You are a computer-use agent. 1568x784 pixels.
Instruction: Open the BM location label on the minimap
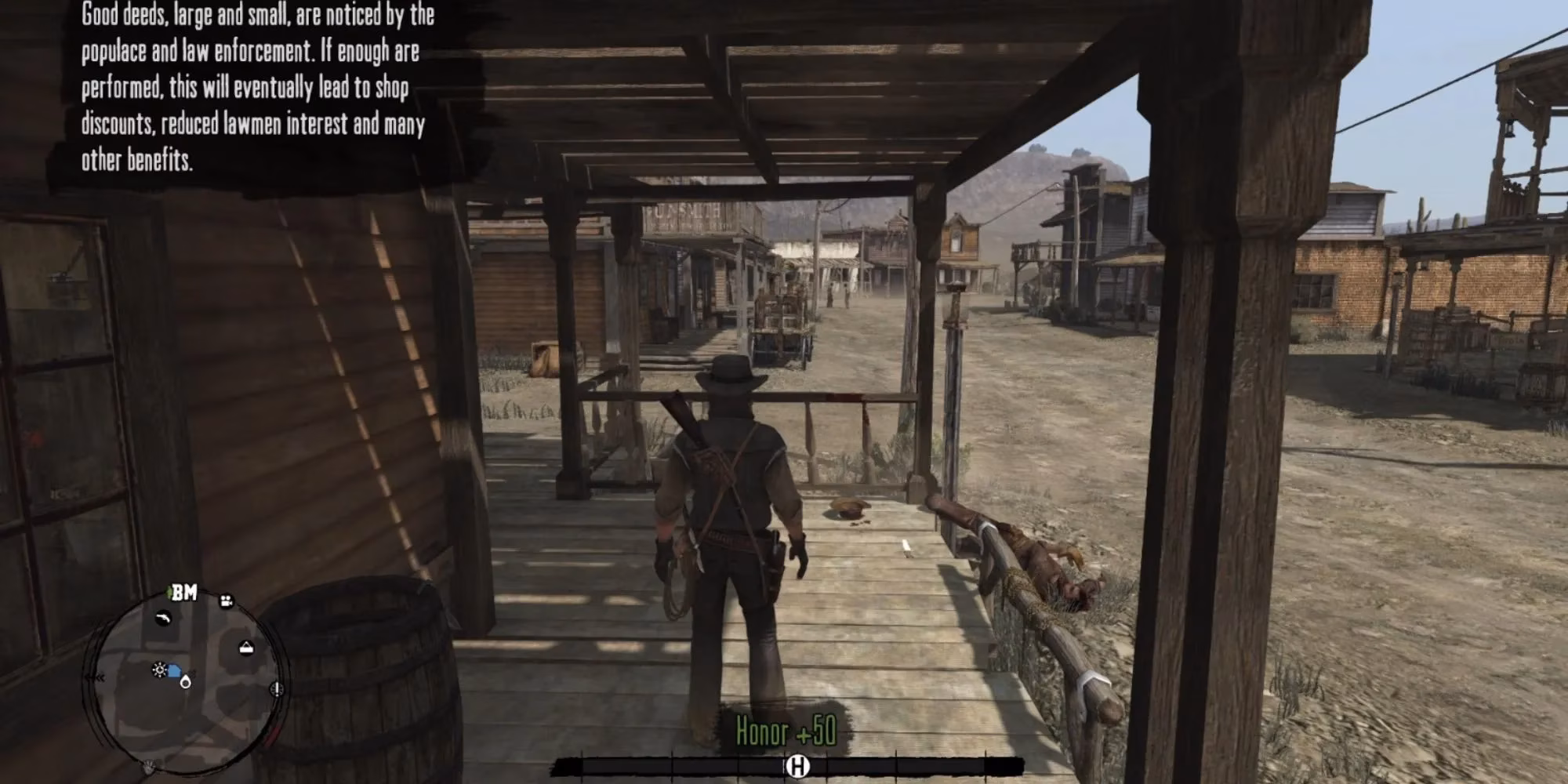point(186,591)
